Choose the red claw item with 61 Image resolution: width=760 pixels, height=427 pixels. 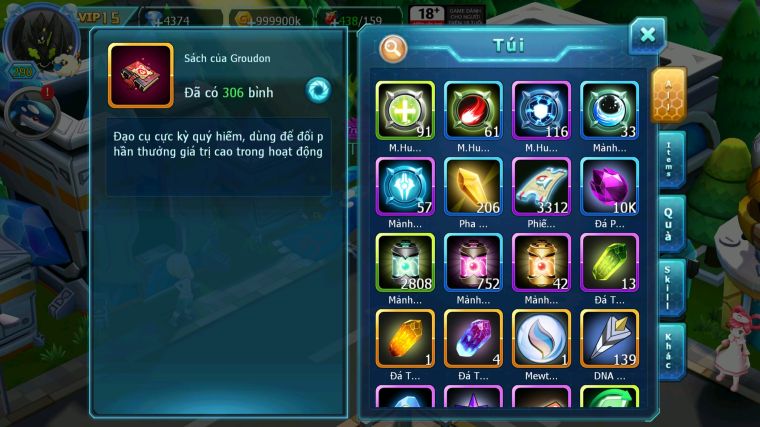click(473, 110)
